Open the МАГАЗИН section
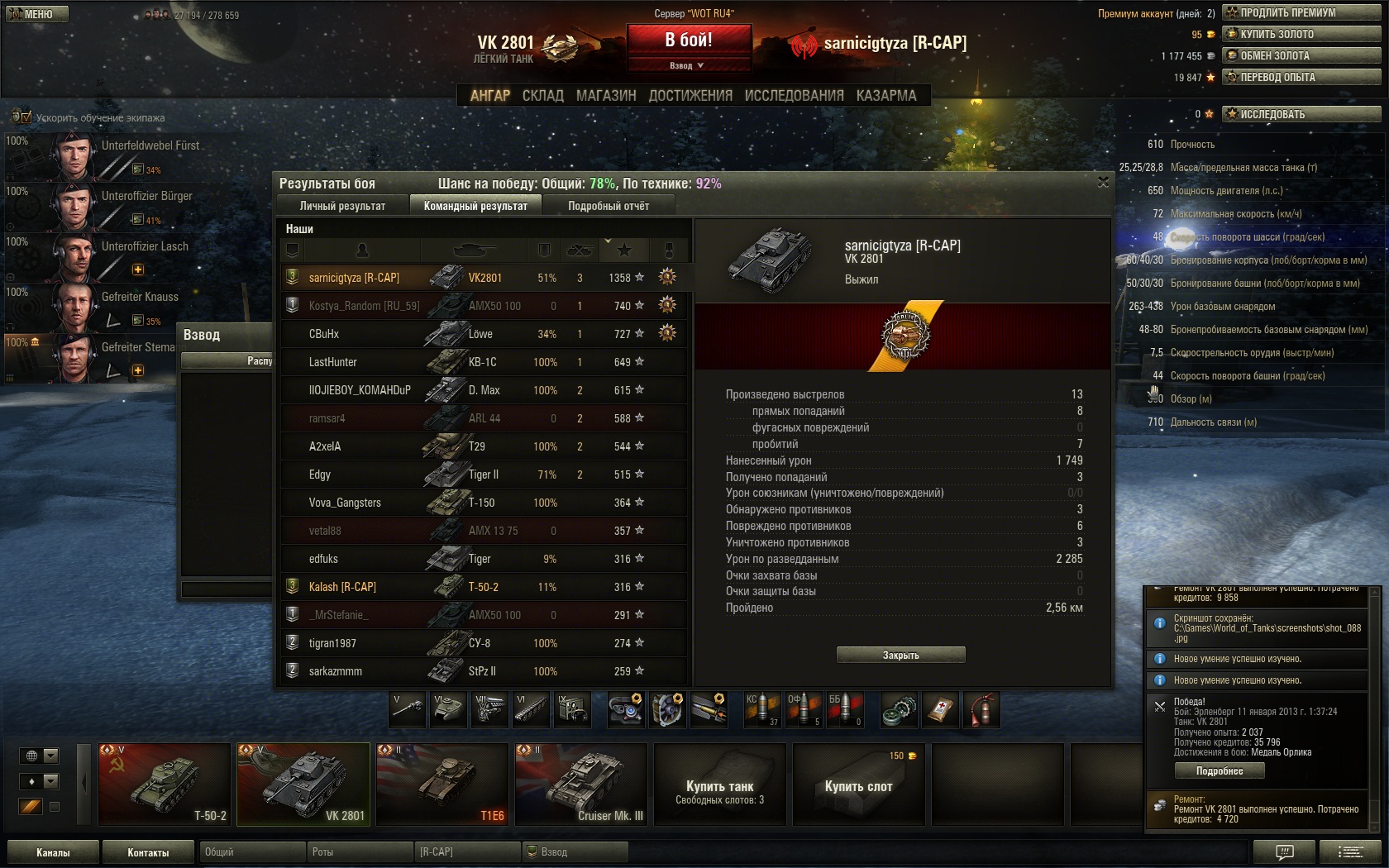This screenshot has height=868, width=1389. 606,96
